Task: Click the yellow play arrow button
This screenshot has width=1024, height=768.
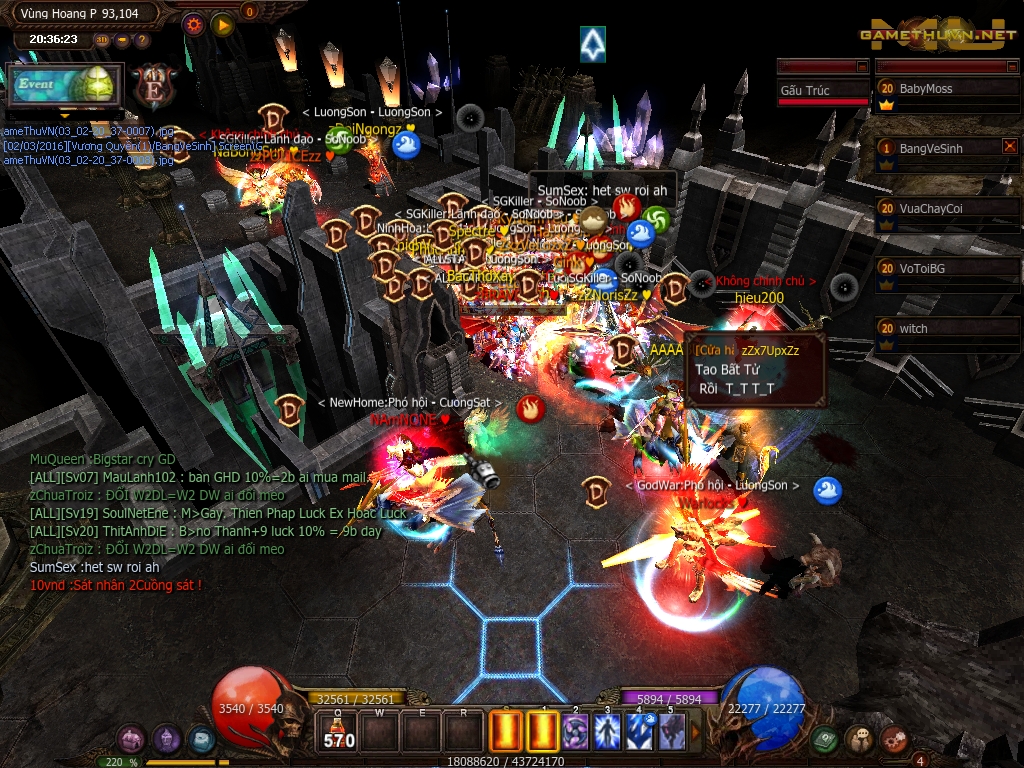Action: click(x=222, y=24)
